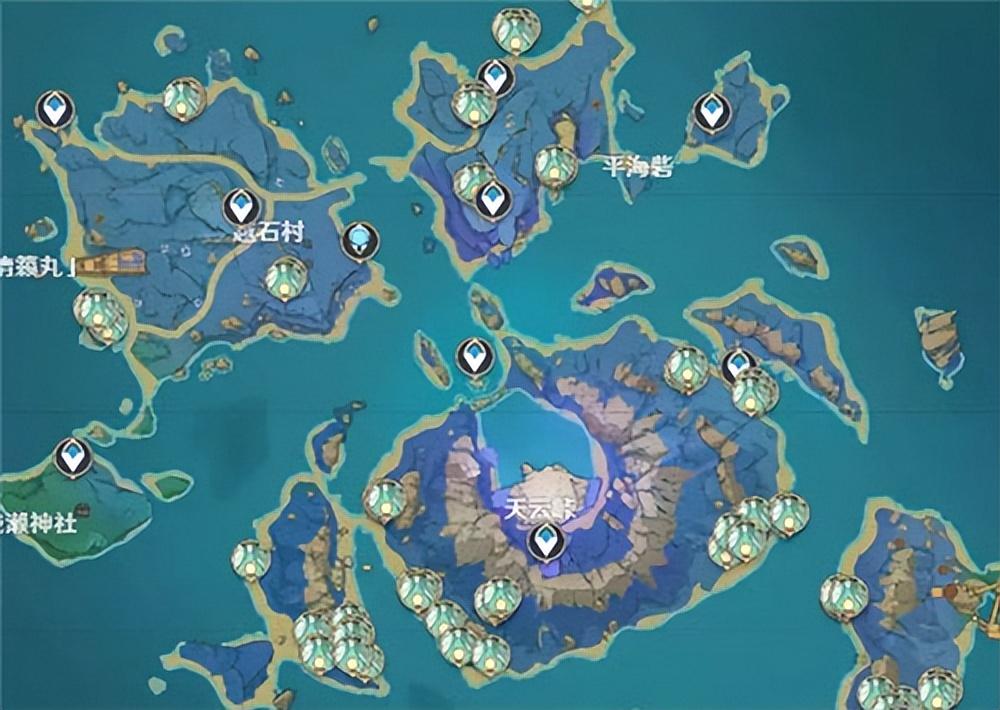Pick the waypoint at the western island's northwest tip

[x=55, y=108]
